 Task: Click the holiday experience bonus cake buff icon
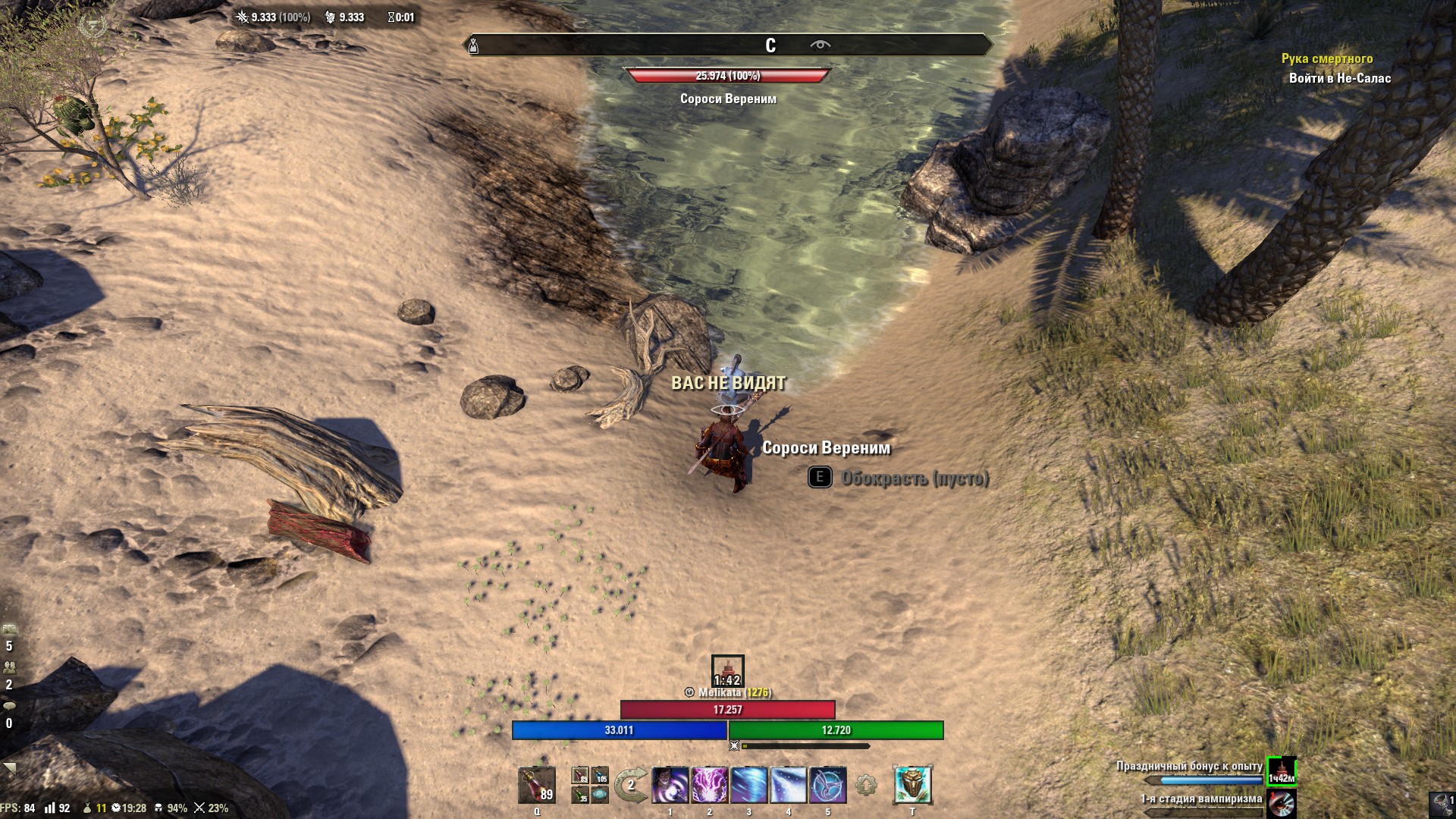pyautogui.click(x=1281, y=771)
